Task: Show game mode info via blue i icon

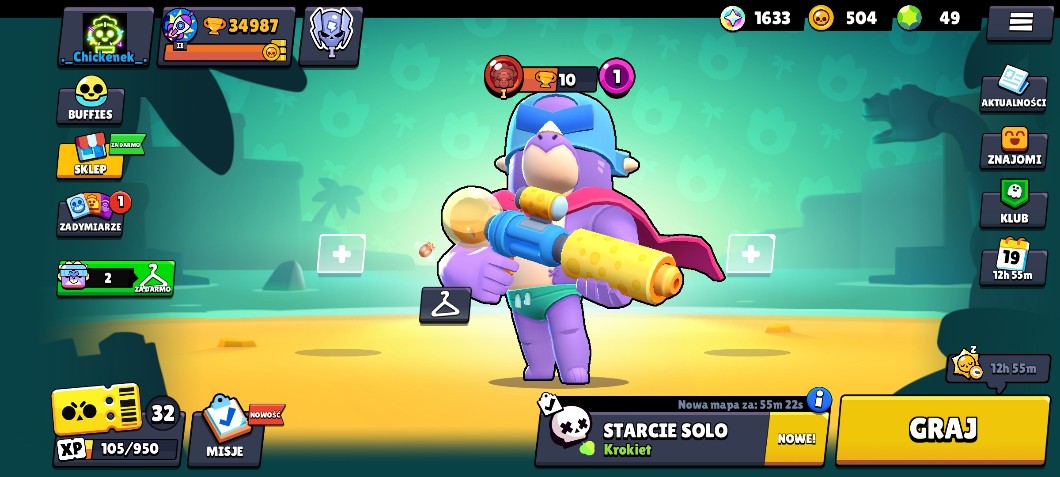Action: coord(819,400)
